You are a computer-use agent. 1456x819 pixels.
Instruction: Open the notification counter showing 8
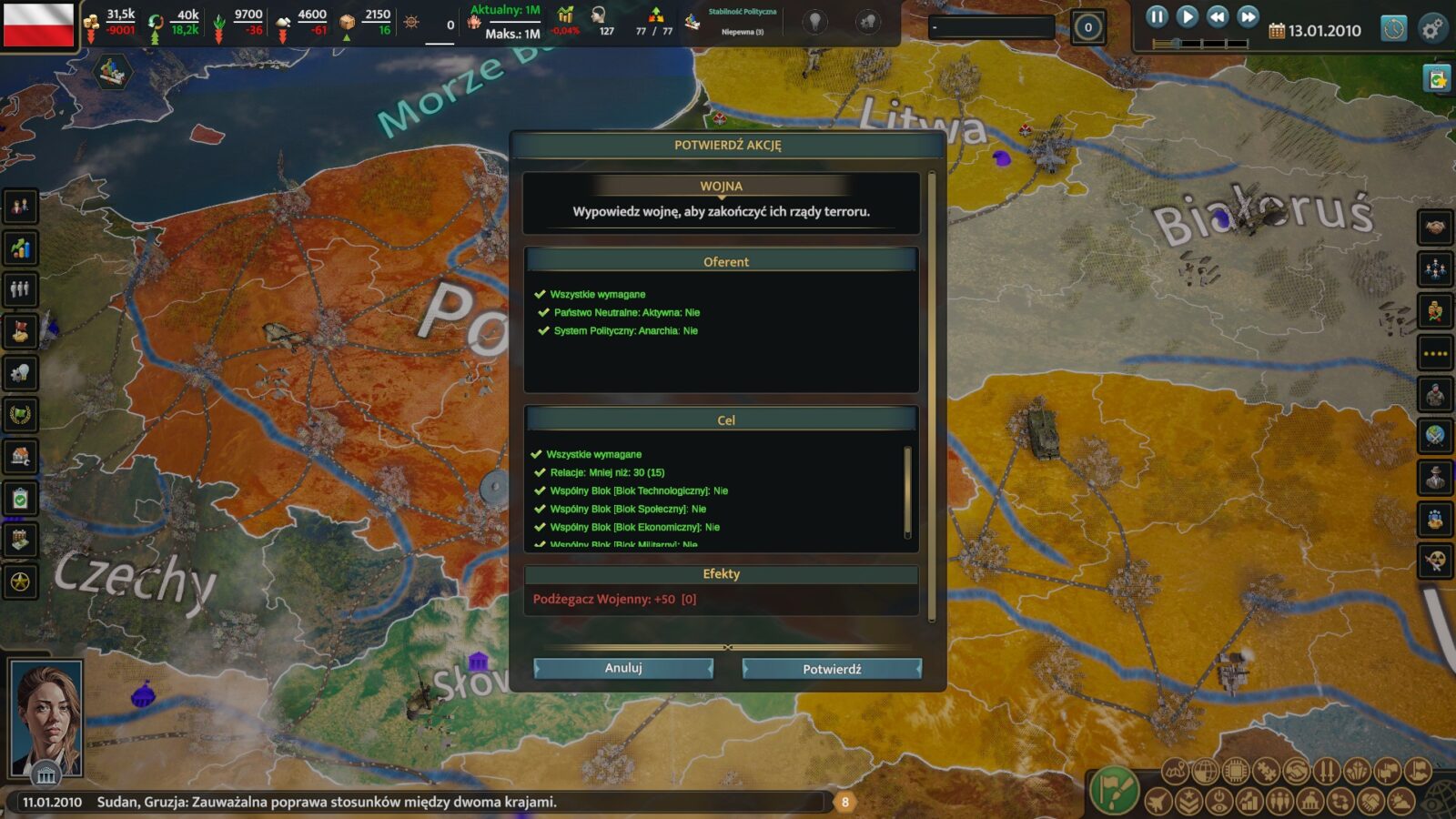[x=844, y=802]
